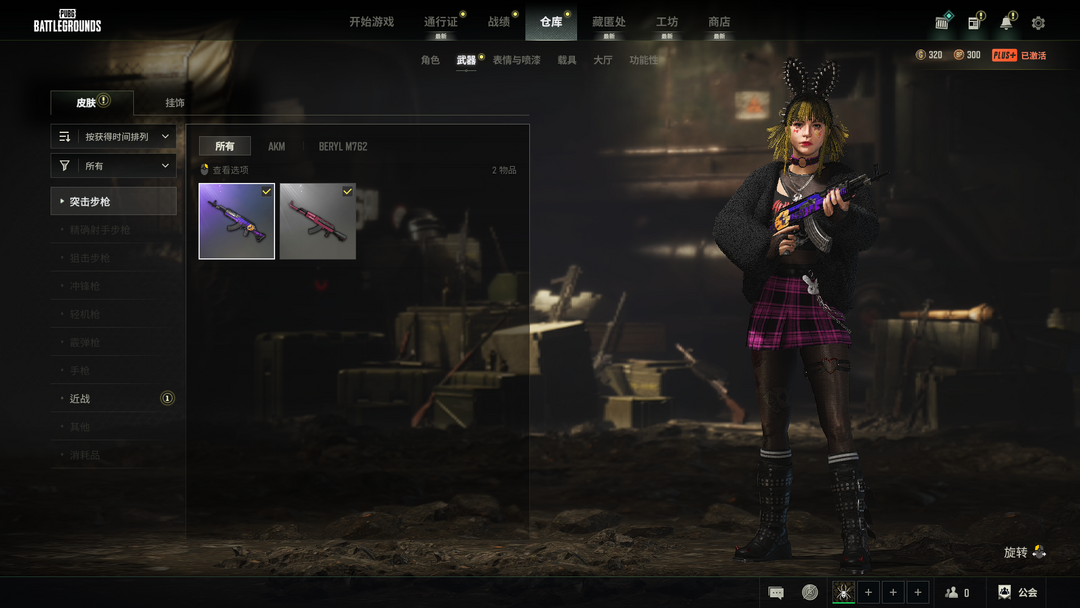Pick the pink and black rifle skin
Image resolution: width=1080 pixels, height=608 pixels.
pyautogui.click(x=318, y=221)
